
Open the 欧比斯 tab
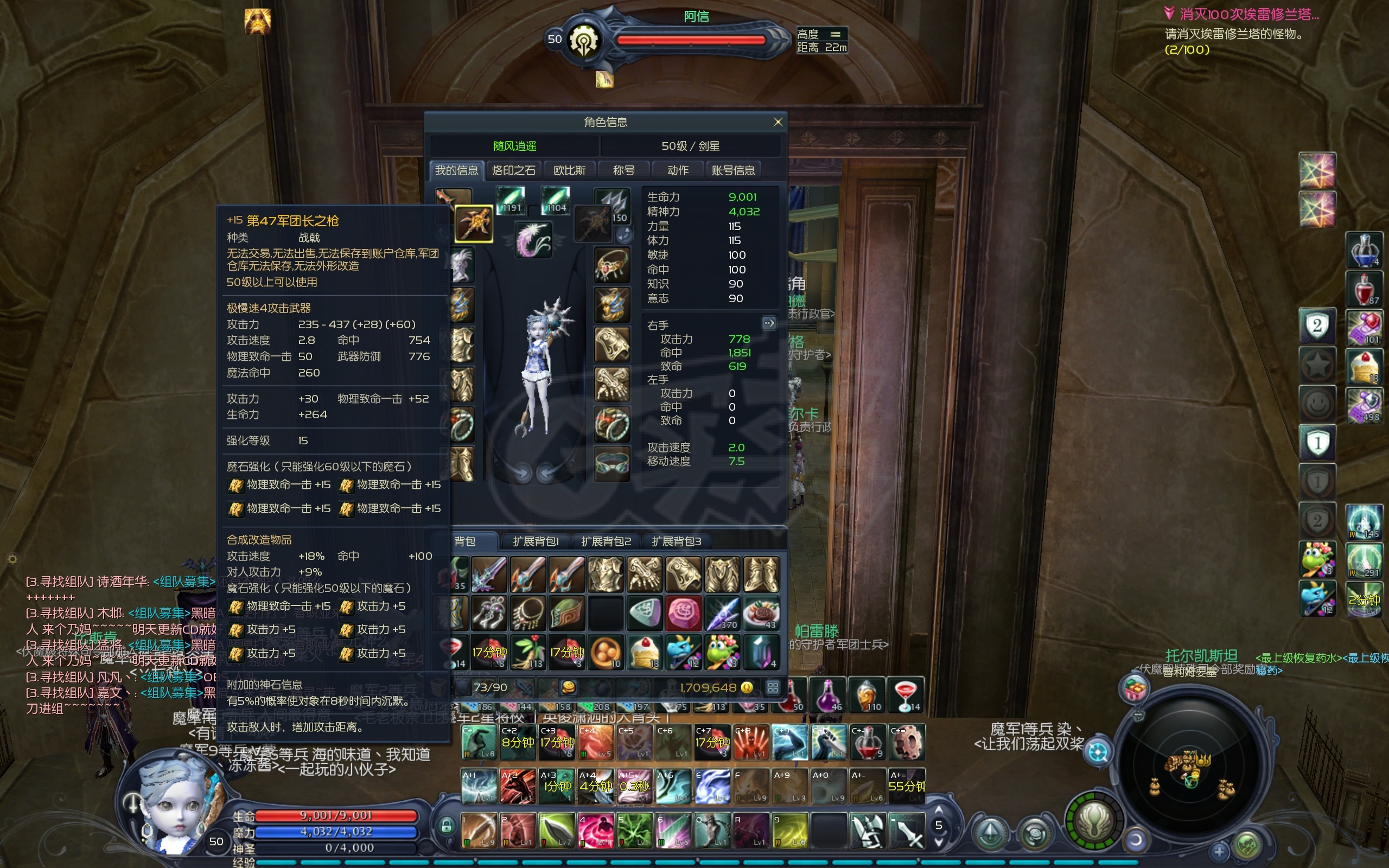[x=569, y=170]
